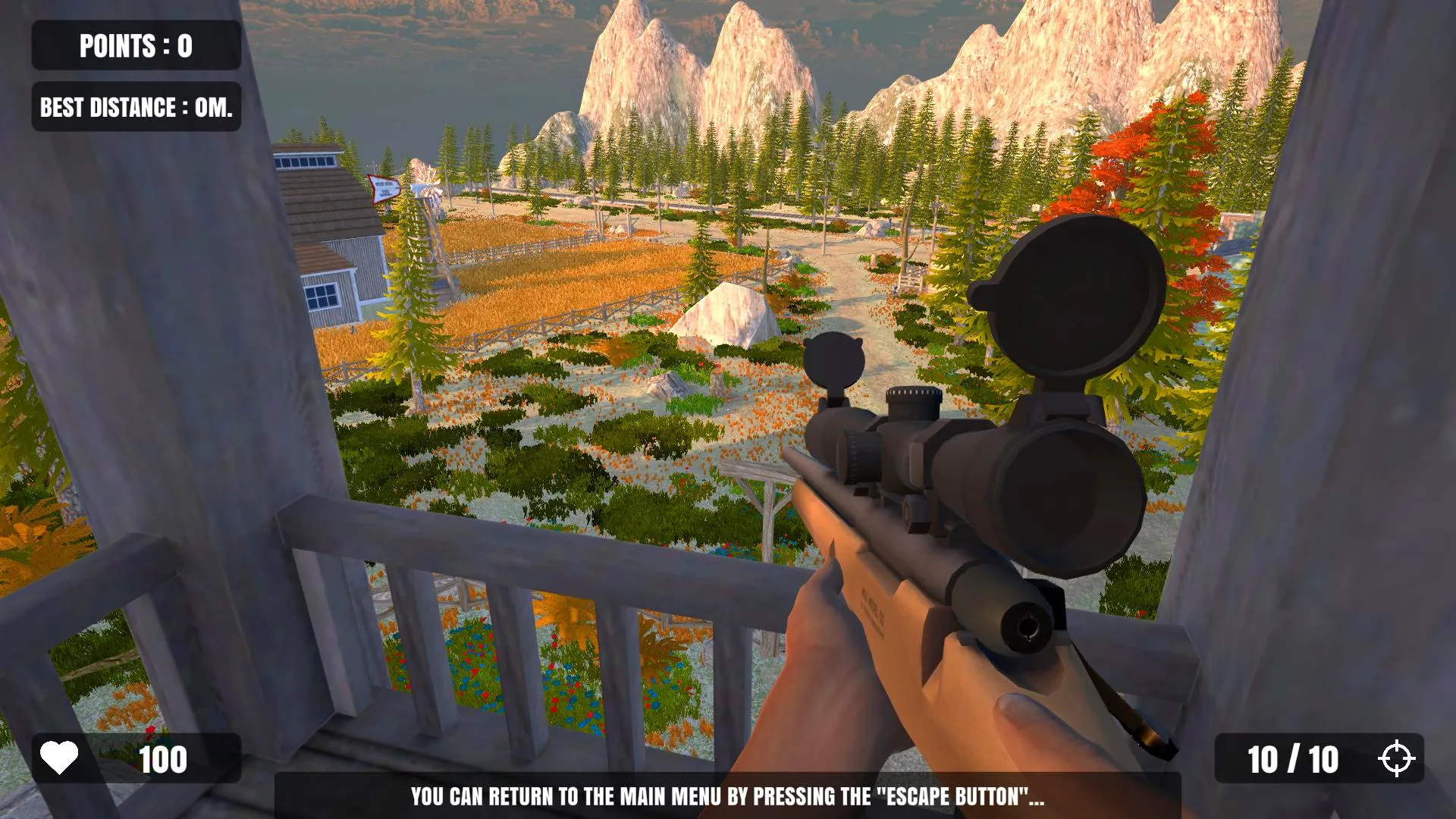
Task: Expand the BEST DISTANCE : 0M. panel
Action: click(x=135, y=107)
